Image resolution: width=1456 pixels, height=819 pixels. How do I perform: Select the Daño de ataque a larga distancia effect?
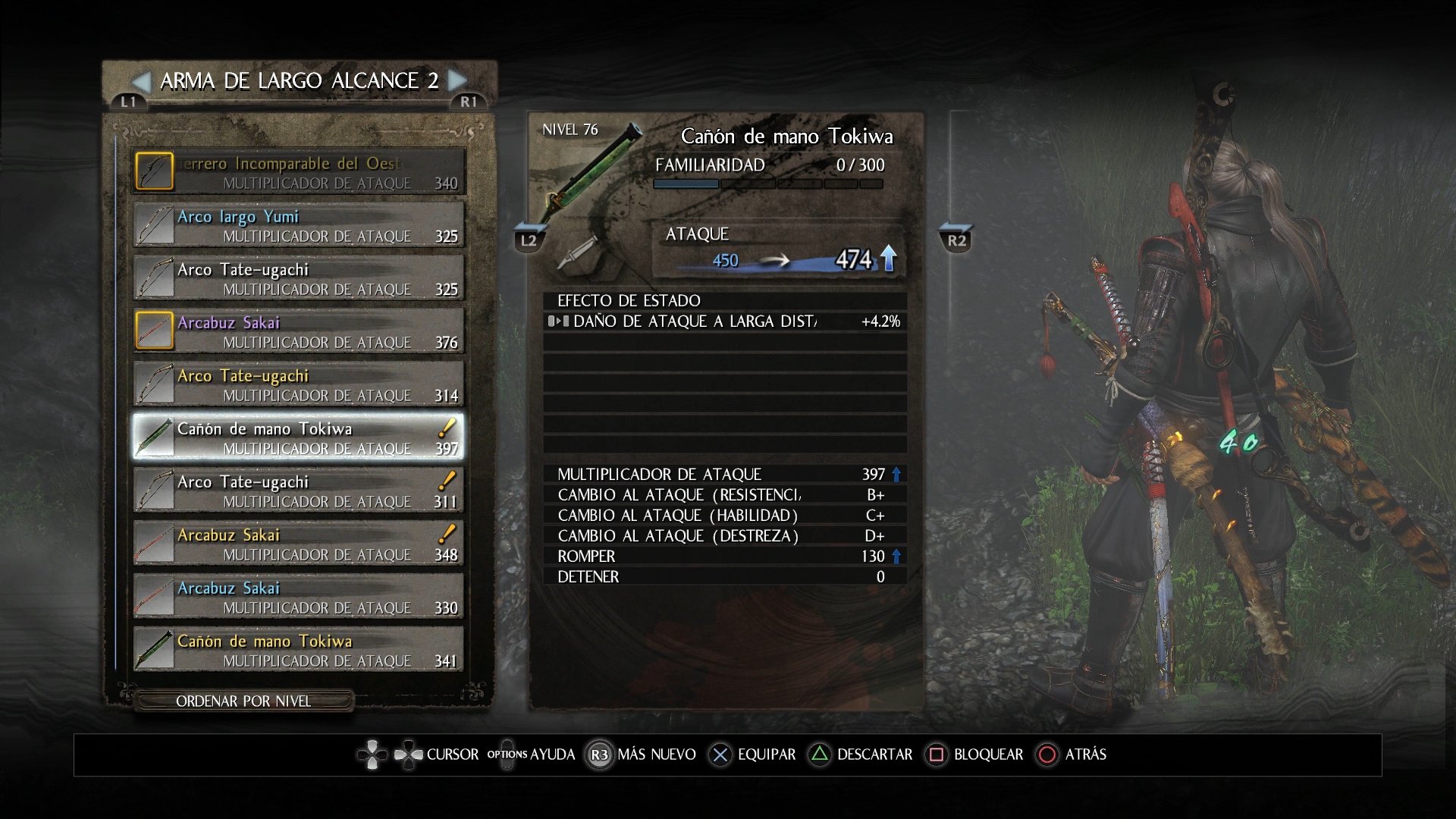tap(724, 322)
